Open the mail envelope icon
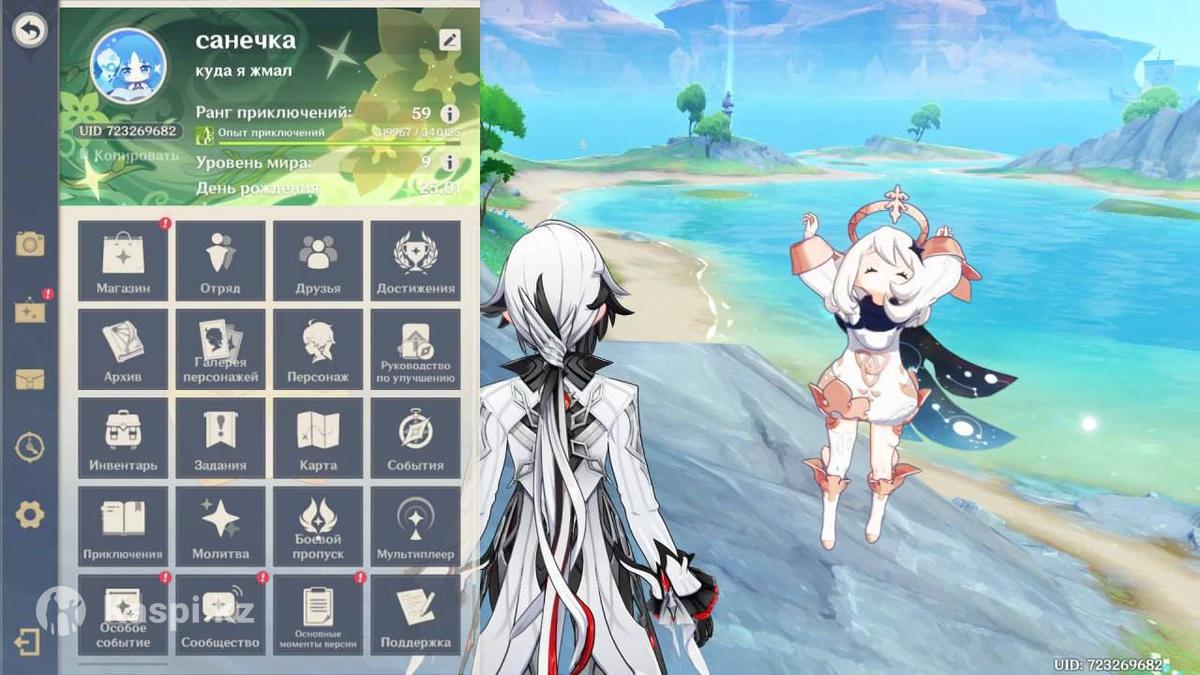This screenshot has width=1200, height=675. pos(30,379)
